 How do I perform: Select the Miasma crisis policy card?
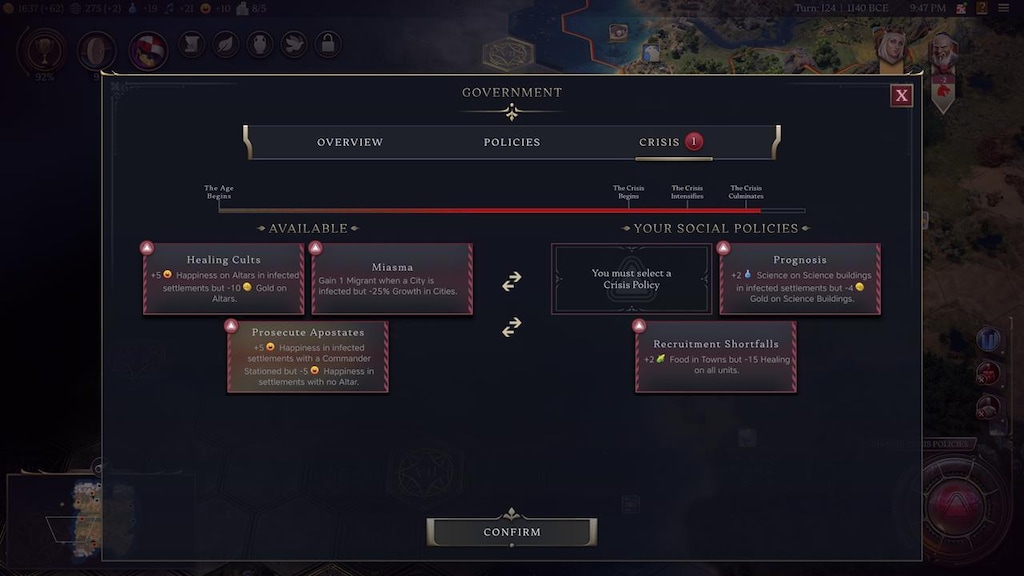[x=392, y=279]
